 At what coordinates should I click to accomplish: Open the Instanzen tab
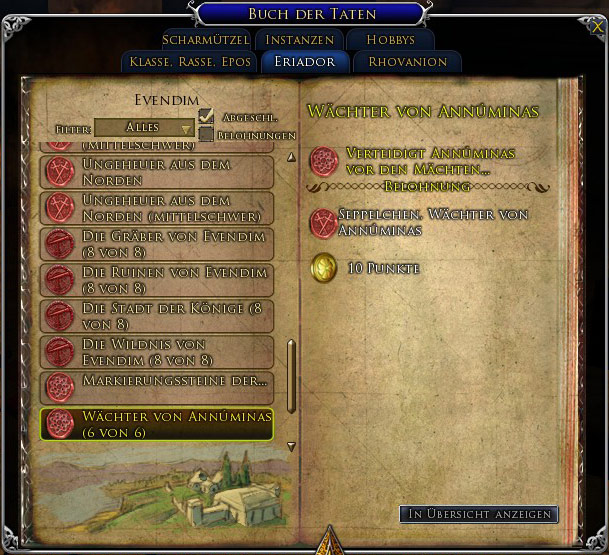pyautogui.click(x=299, y=40)
